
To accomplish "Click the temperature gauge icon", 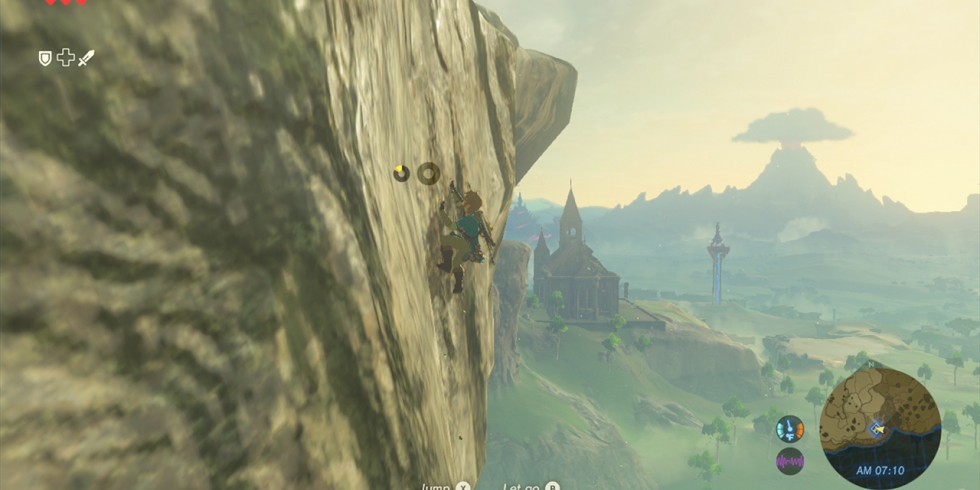I will (790, 428).
